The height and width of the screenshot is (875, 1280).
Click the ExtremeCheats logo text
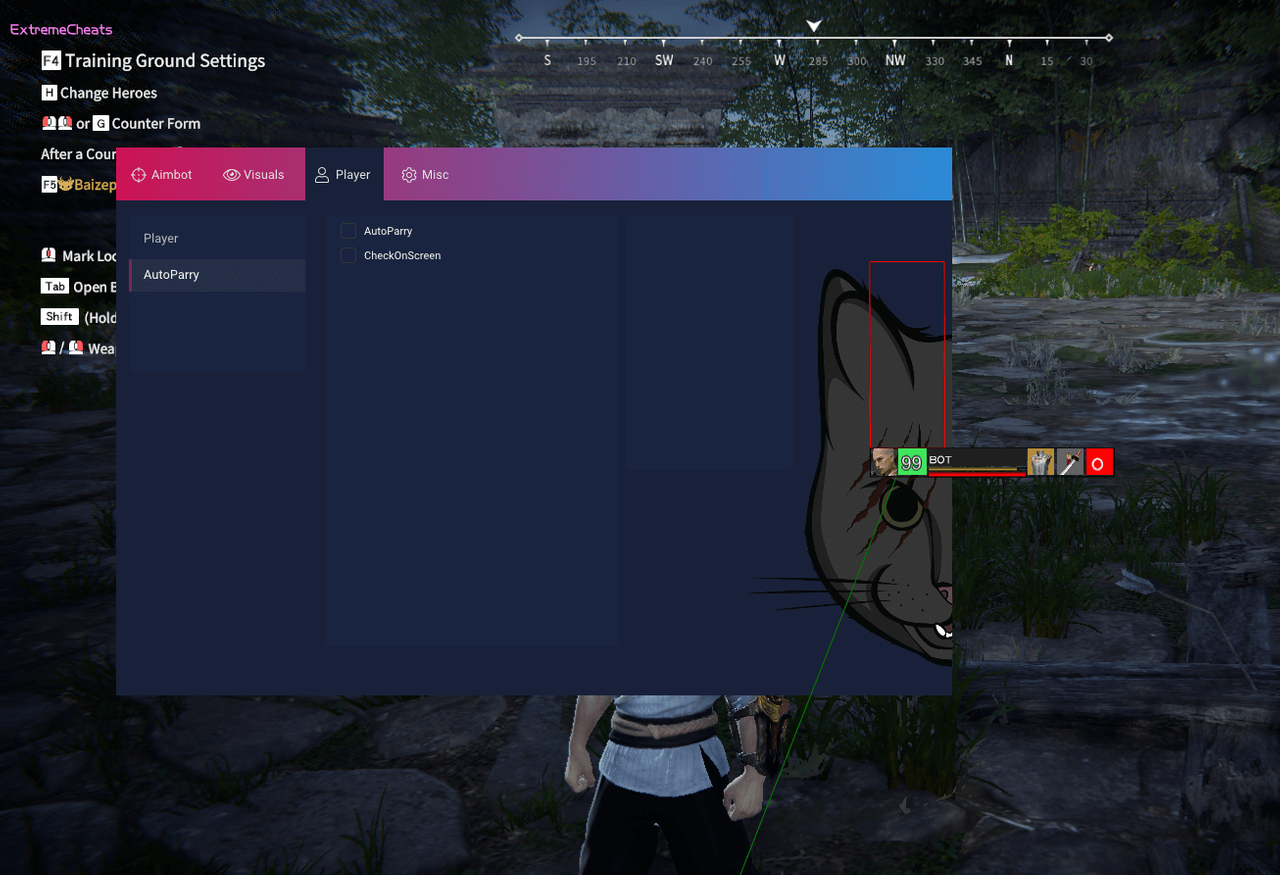(60, 29)
